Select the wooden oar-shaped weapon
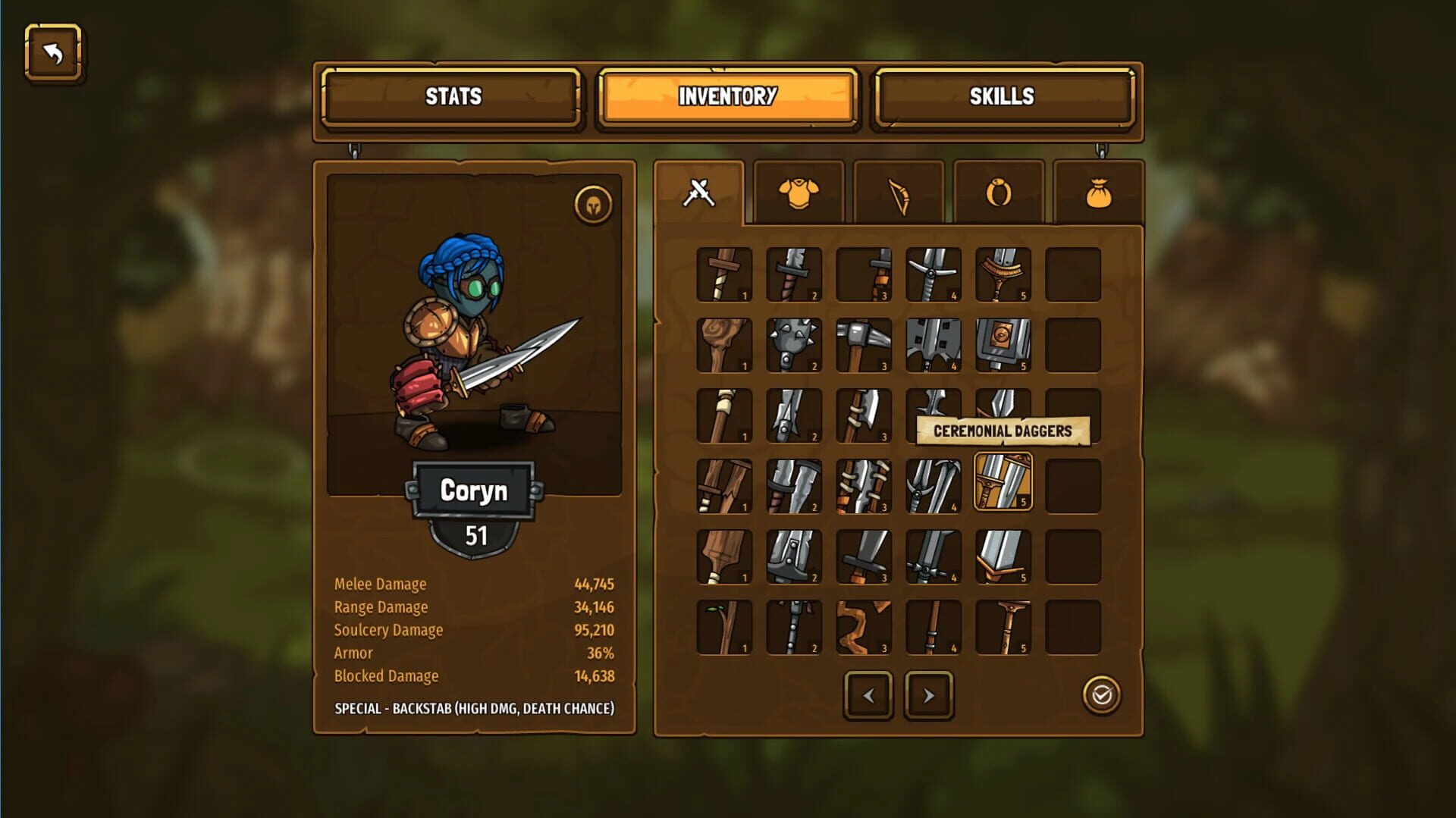Image resolution: width=1456 pixels, height=818 pixels. click(724, 556)
